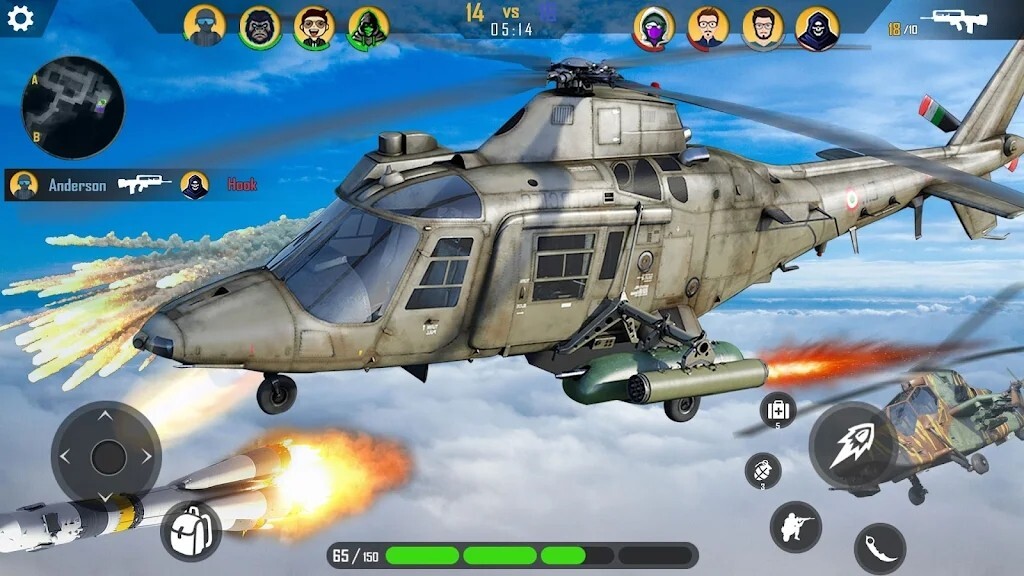Click the Anderson kill feed entry
This screenshot has width=1024, height=576.
coord(78,185)
